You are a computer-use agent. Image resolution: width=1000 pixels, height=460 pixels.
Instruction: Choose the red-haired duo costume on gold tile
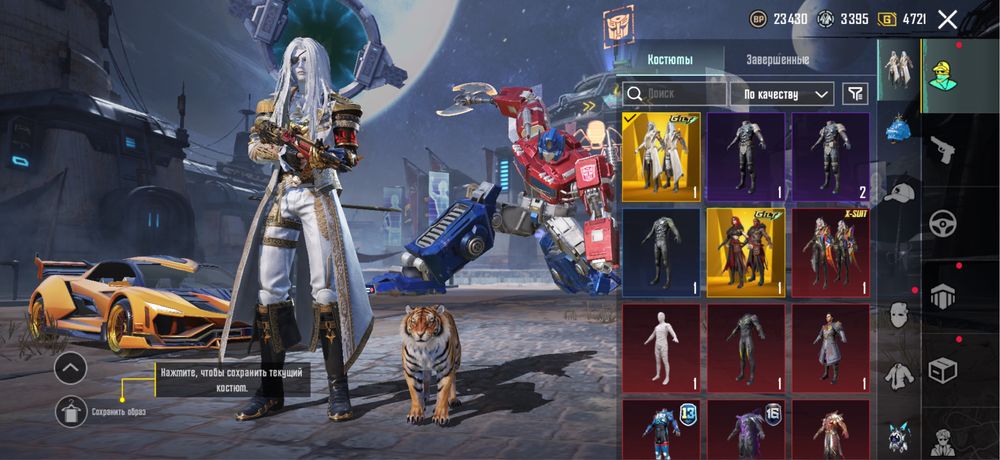[x=746, y=253]
